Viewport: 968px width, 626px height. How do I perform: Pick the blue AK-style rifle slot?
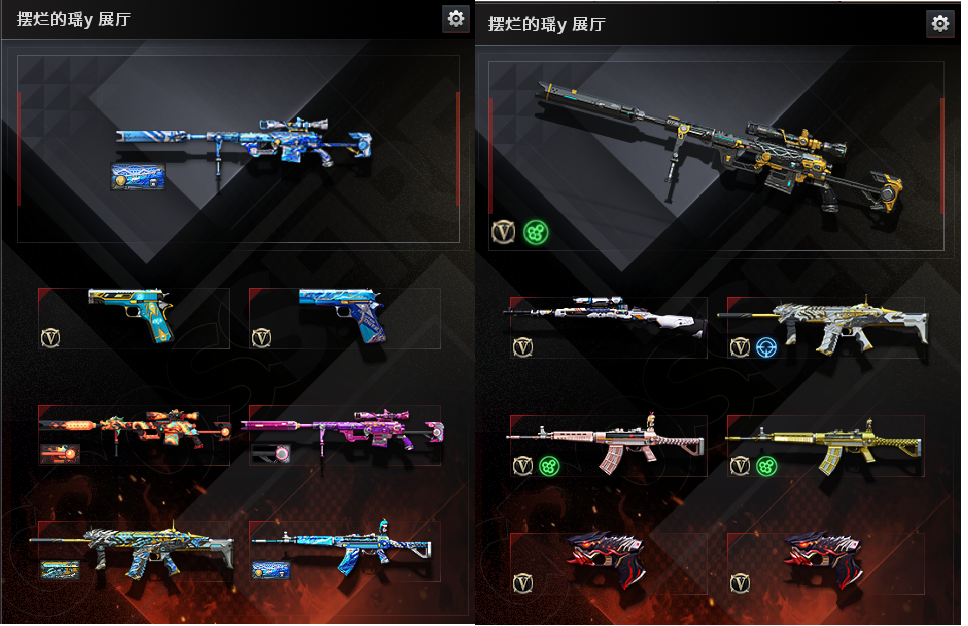(x=344, y=549)
